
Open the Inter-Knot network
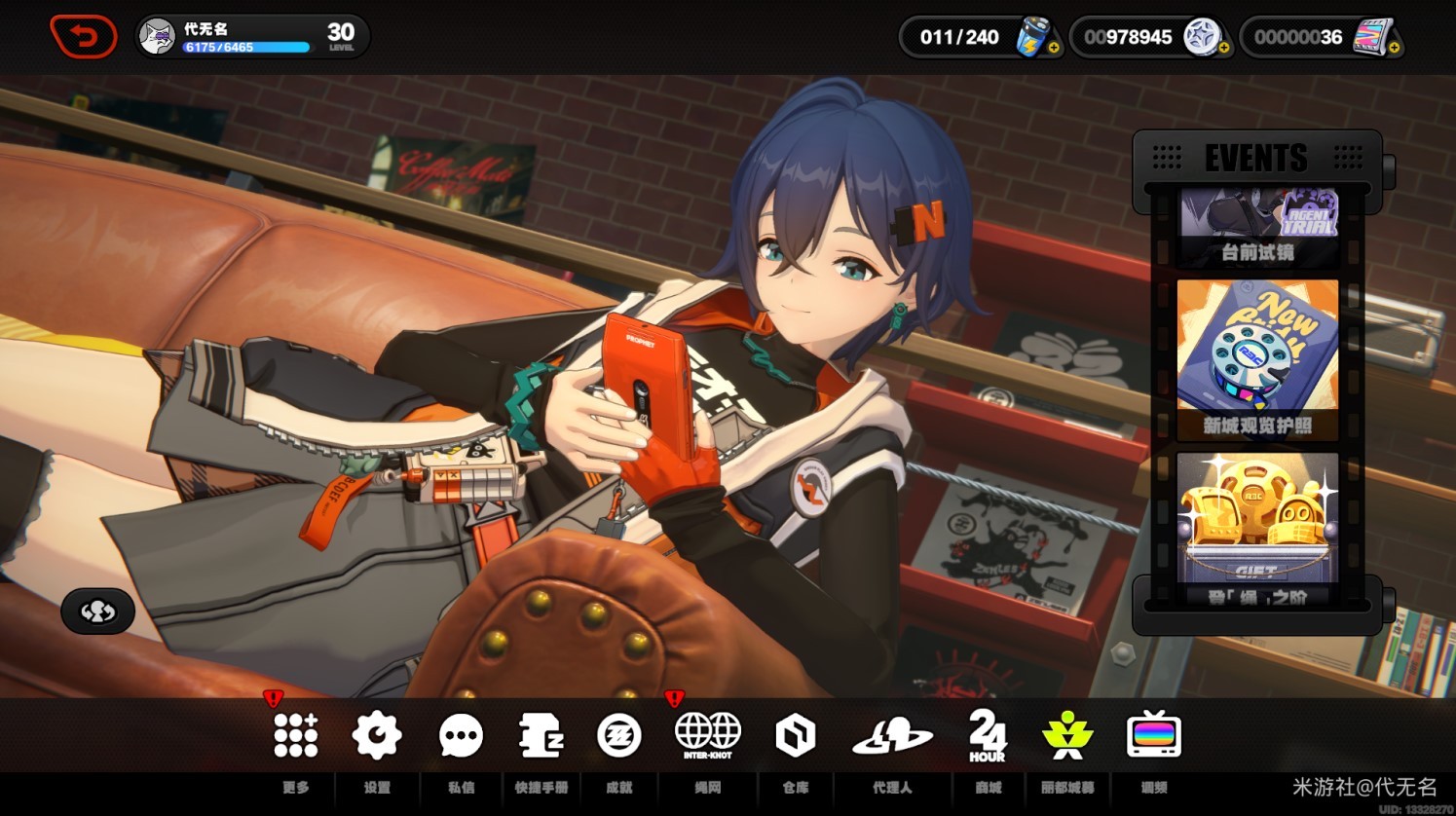click(708, 734)
